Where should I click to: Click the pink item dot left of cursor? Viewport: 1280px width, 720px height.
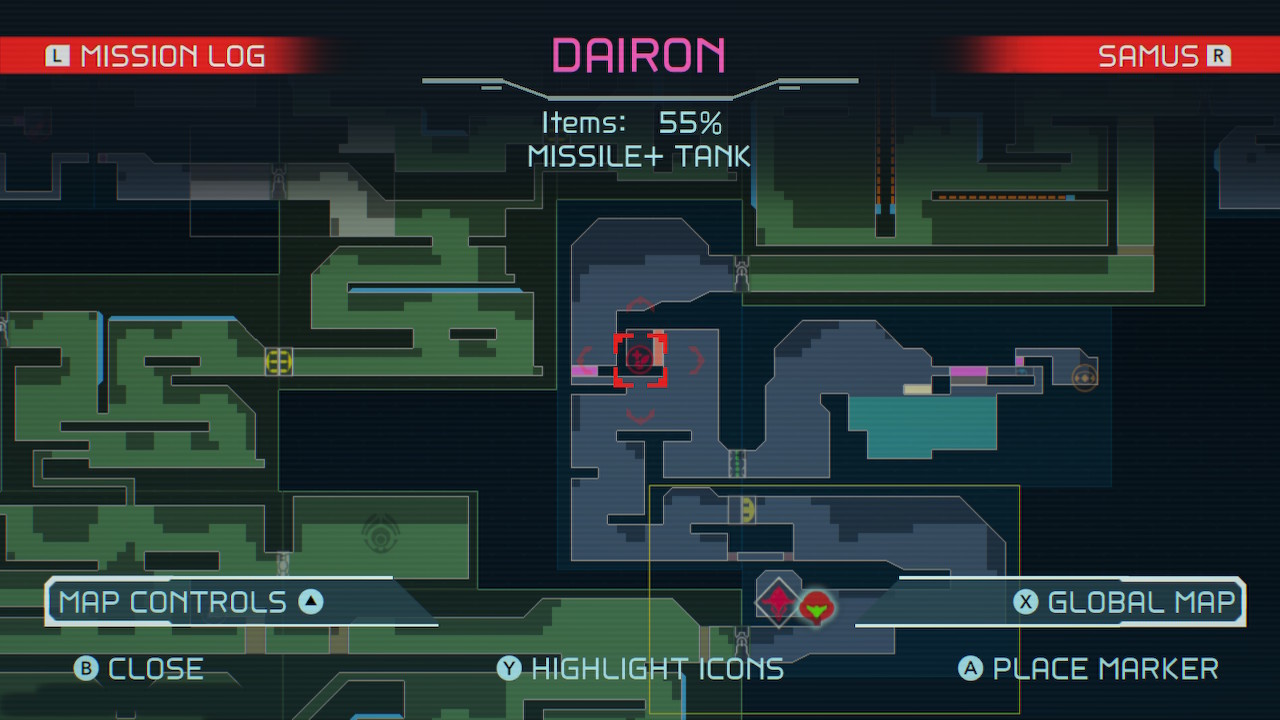click(x=585, y=370)
